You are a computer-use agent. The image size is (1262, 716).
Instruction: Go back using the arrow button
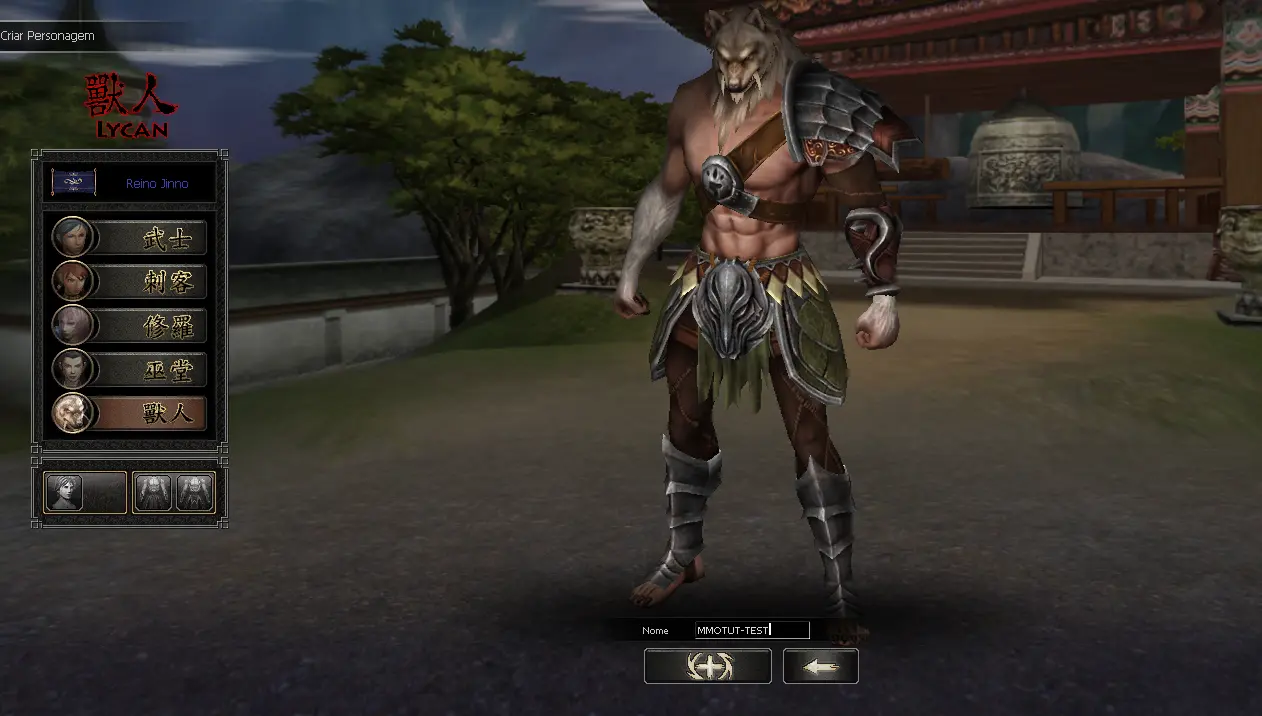pos(820,666)
